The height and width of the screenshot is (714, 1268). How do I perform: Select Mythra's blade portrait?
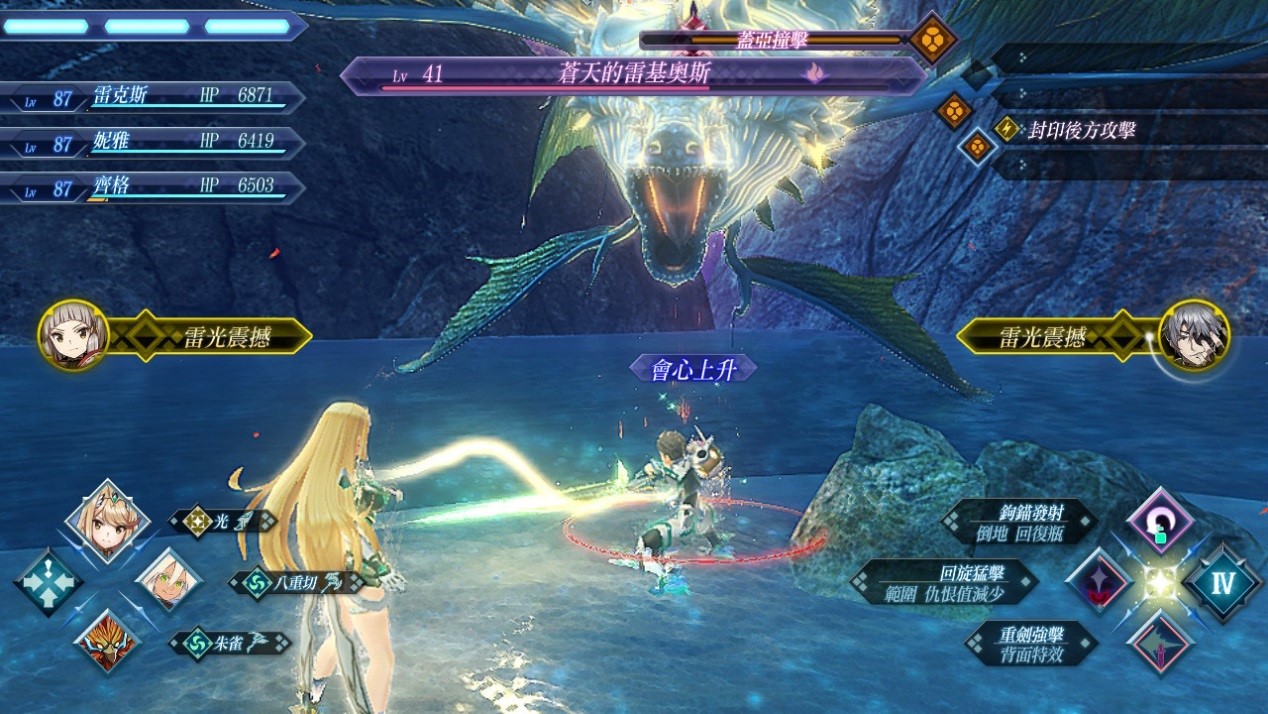pos(107,521)
